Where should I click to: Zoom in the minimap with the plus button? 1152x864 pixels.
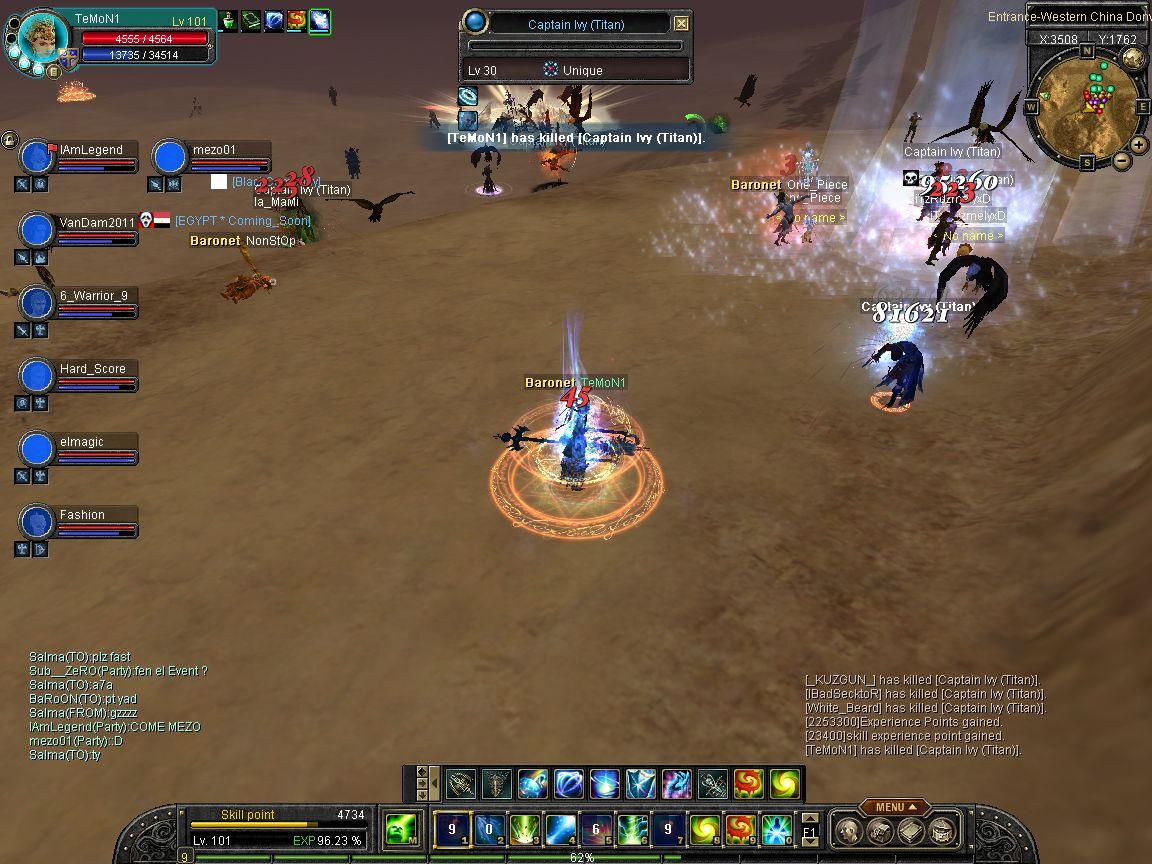1138,145
